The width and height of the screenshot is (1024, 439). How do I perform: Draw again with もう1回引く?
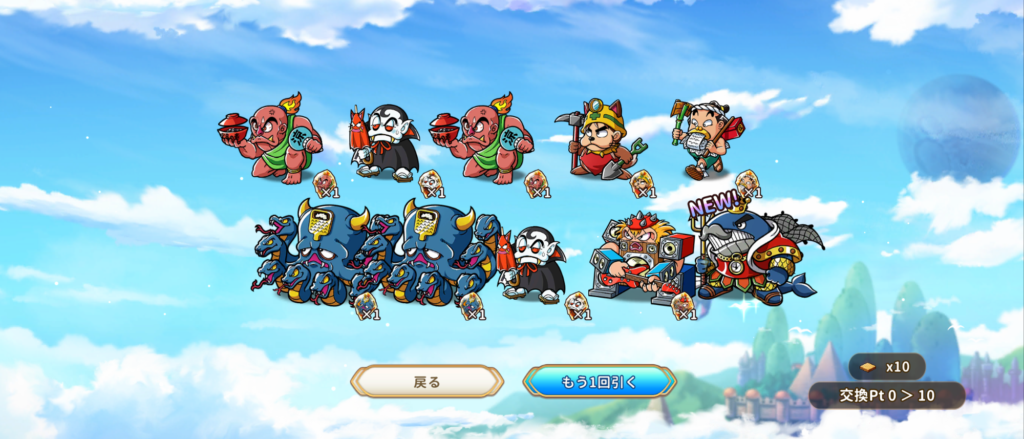click(x=599, y=381)
